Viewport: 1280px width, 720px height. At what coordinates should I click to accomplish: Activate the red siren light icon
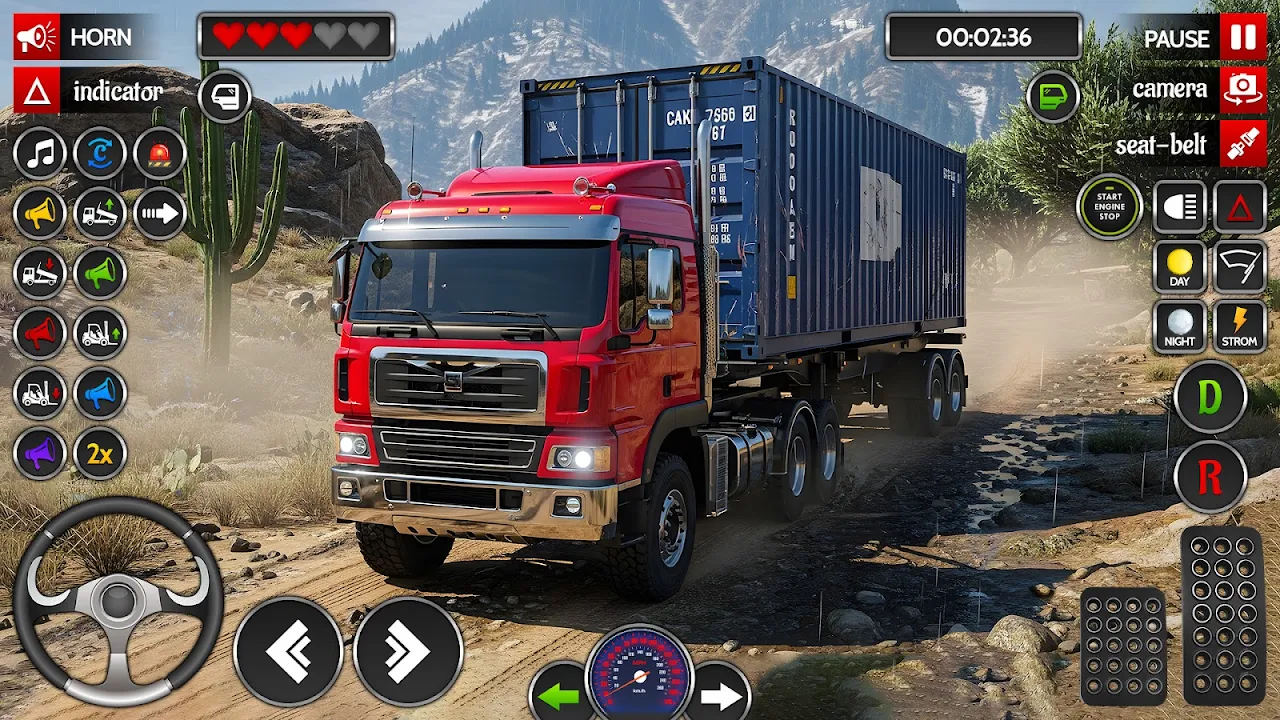pyautogui.click(x=160, y=154)
